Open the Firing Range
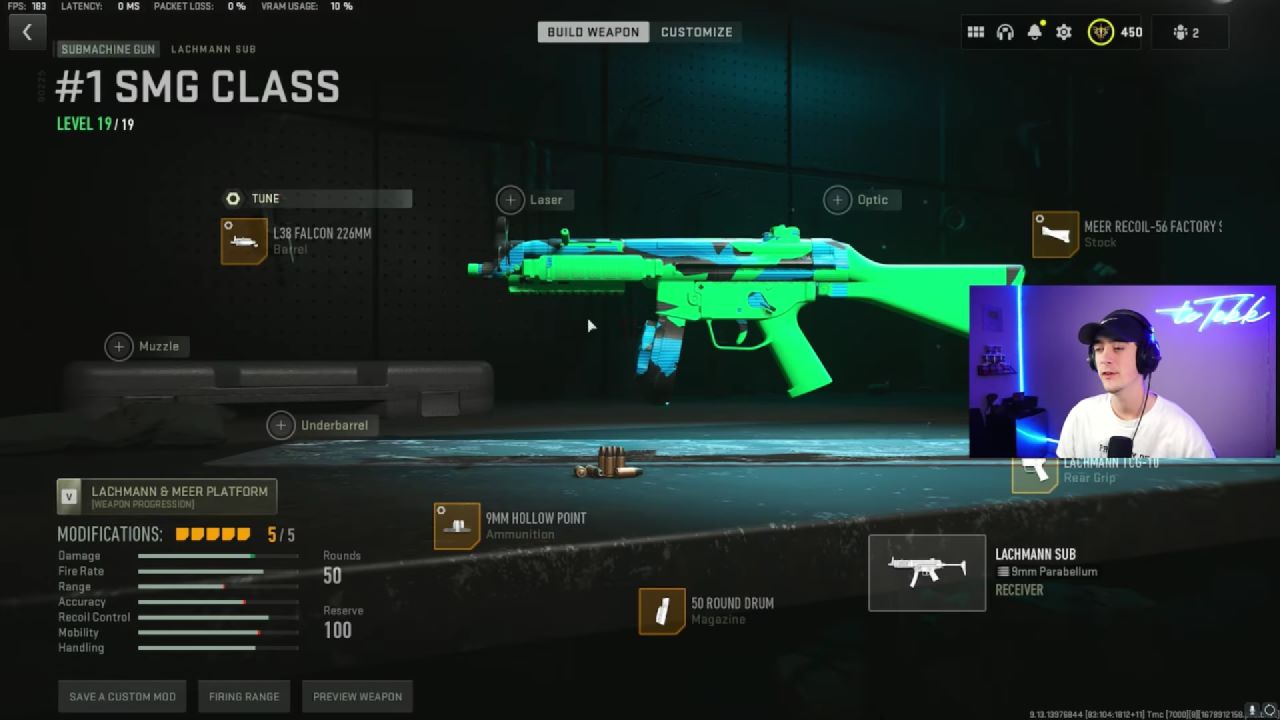Screen dimensions: 1280x720 point(244,696)
